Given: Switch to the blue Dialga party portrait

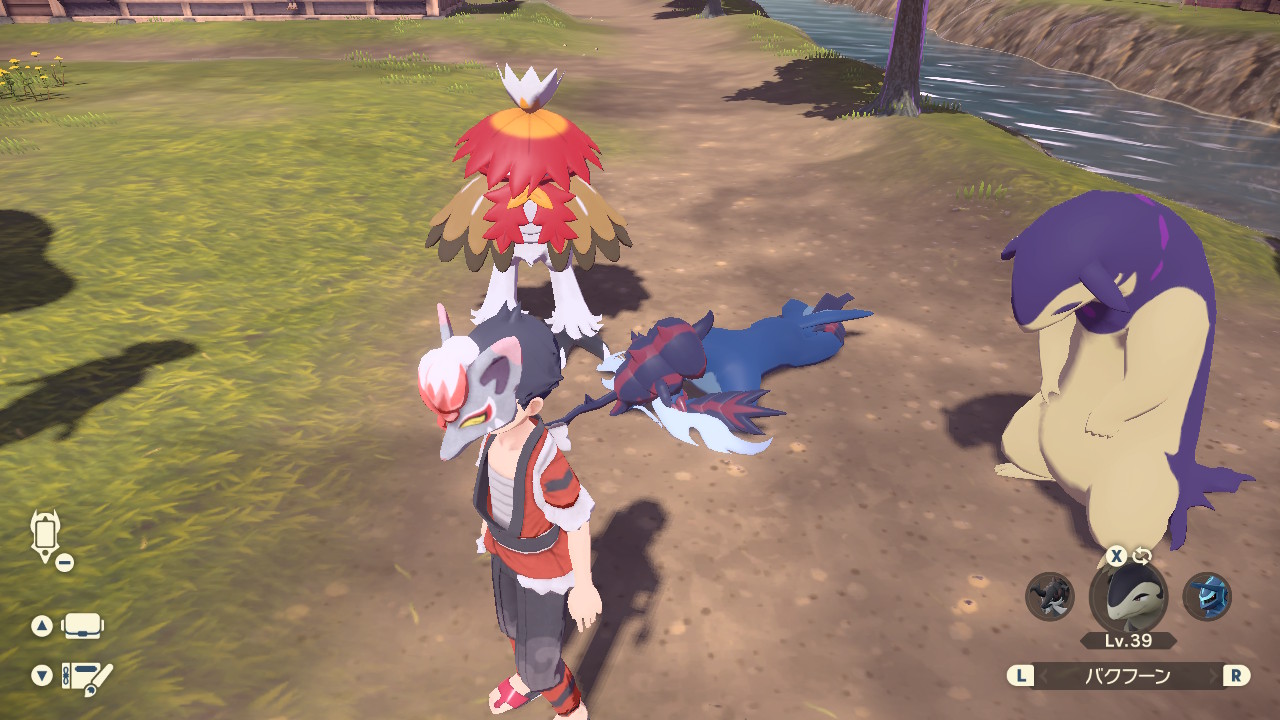Looking at the screenshot, I should (x=1207, y=597).
